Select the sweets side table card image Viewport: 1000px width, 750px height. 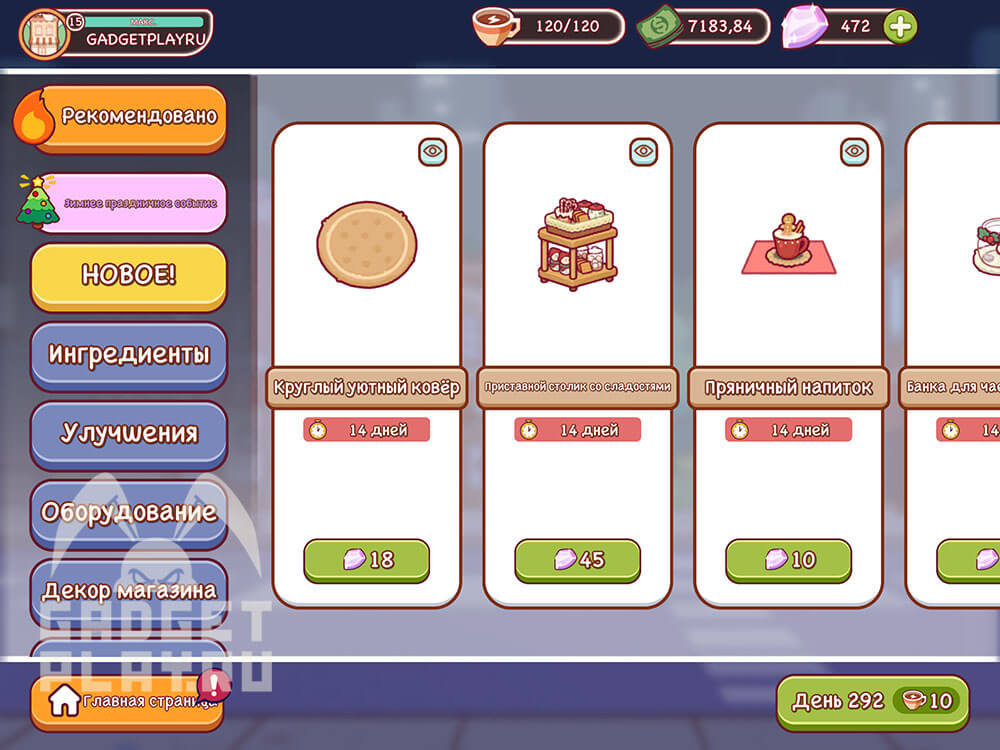(577, 245)
